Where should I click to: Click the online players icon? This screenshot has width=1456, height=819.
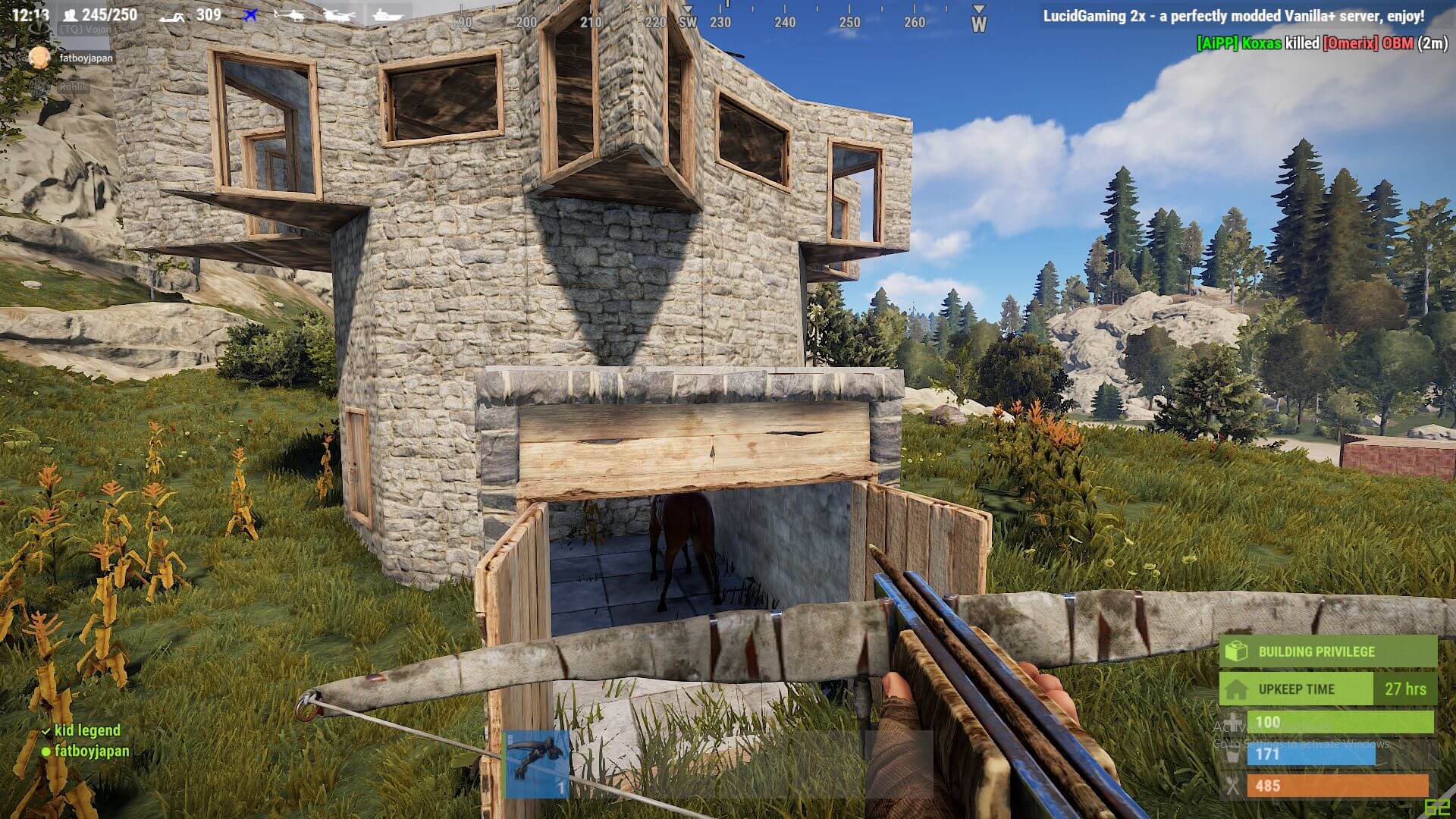point(70,15)
